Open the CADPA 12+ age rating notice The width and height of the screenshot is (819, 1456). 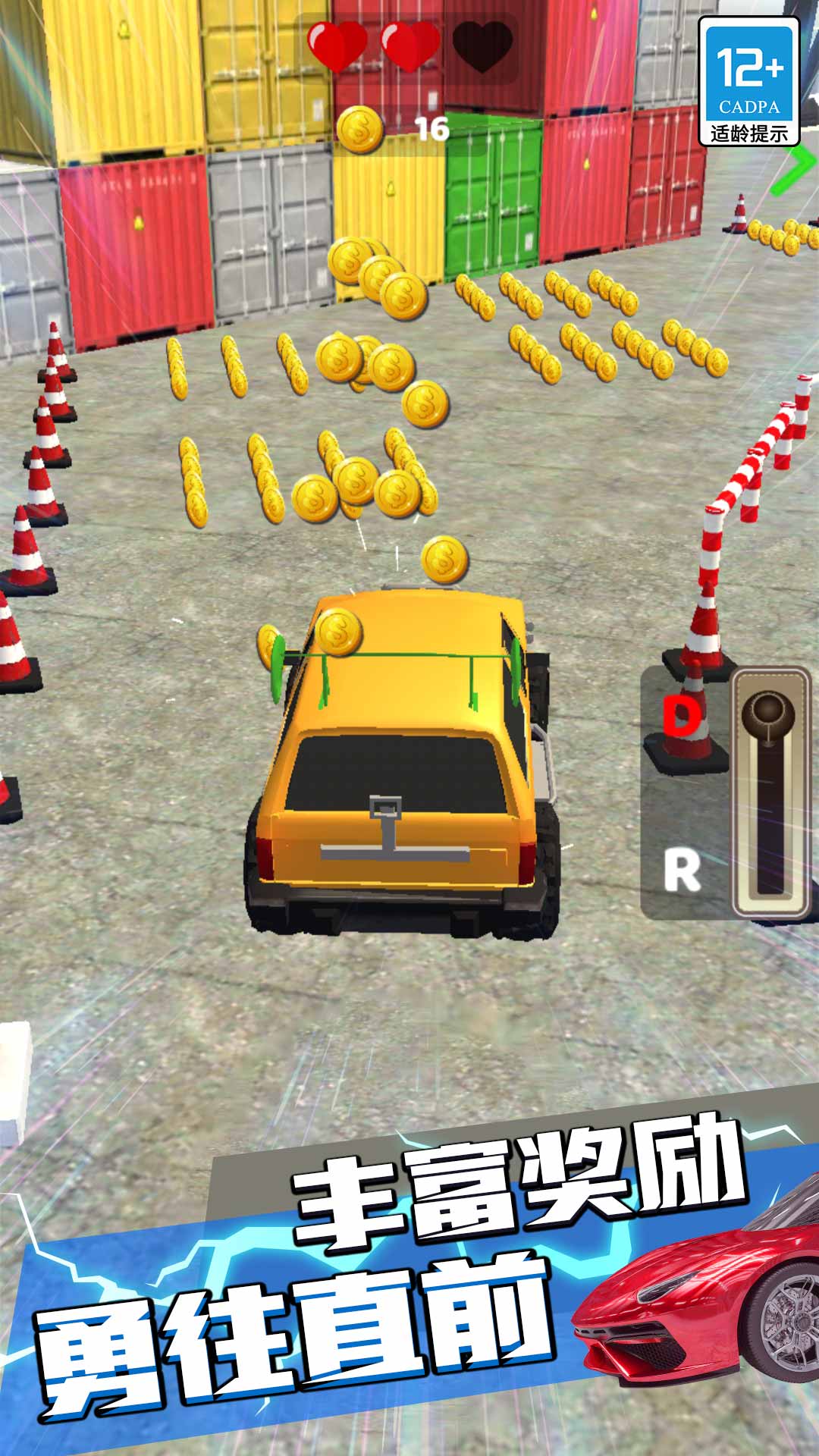(748, 82)
